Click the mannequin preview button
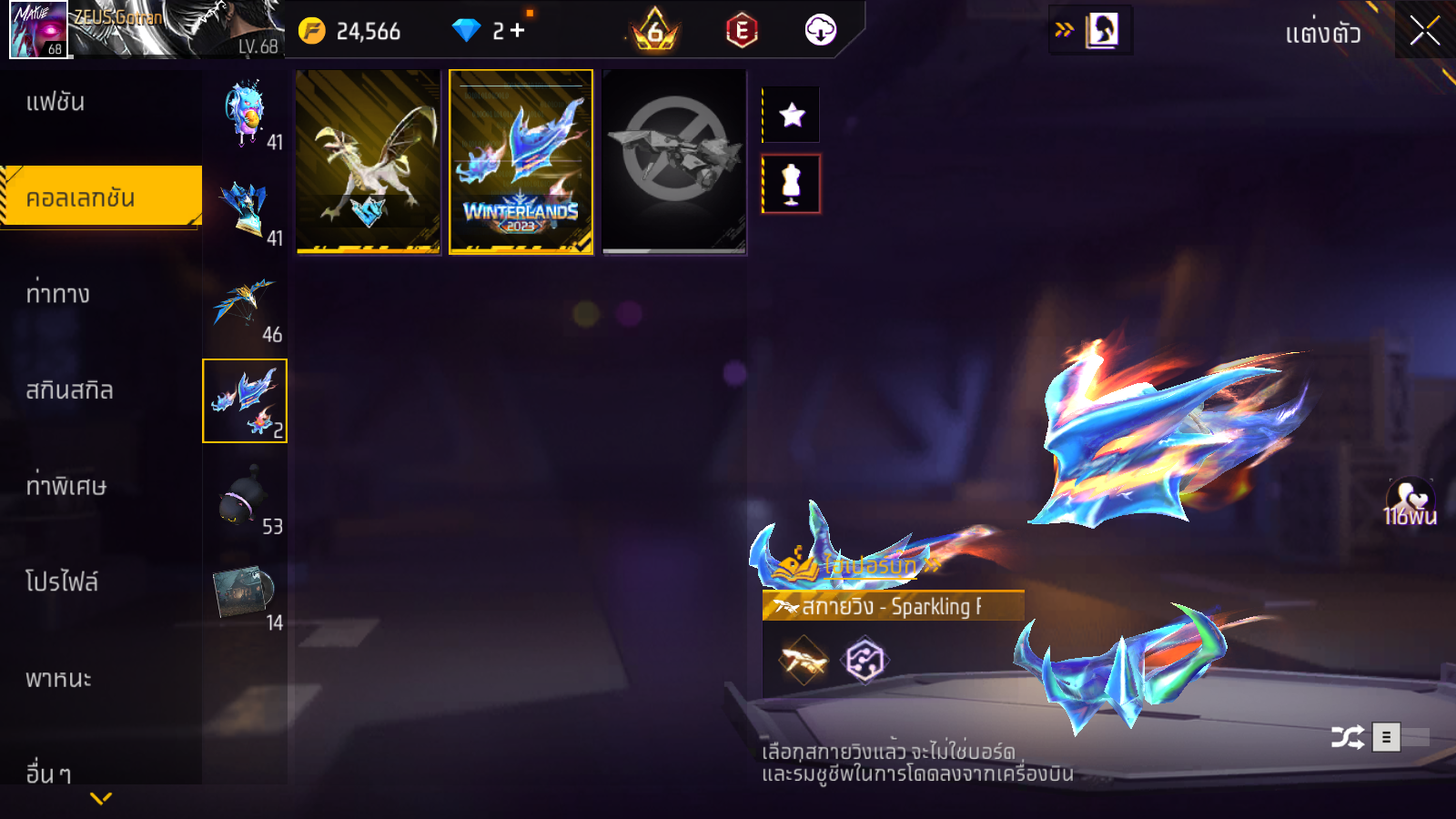This screenshot has height=819, width=1456. tap(792, 184)
